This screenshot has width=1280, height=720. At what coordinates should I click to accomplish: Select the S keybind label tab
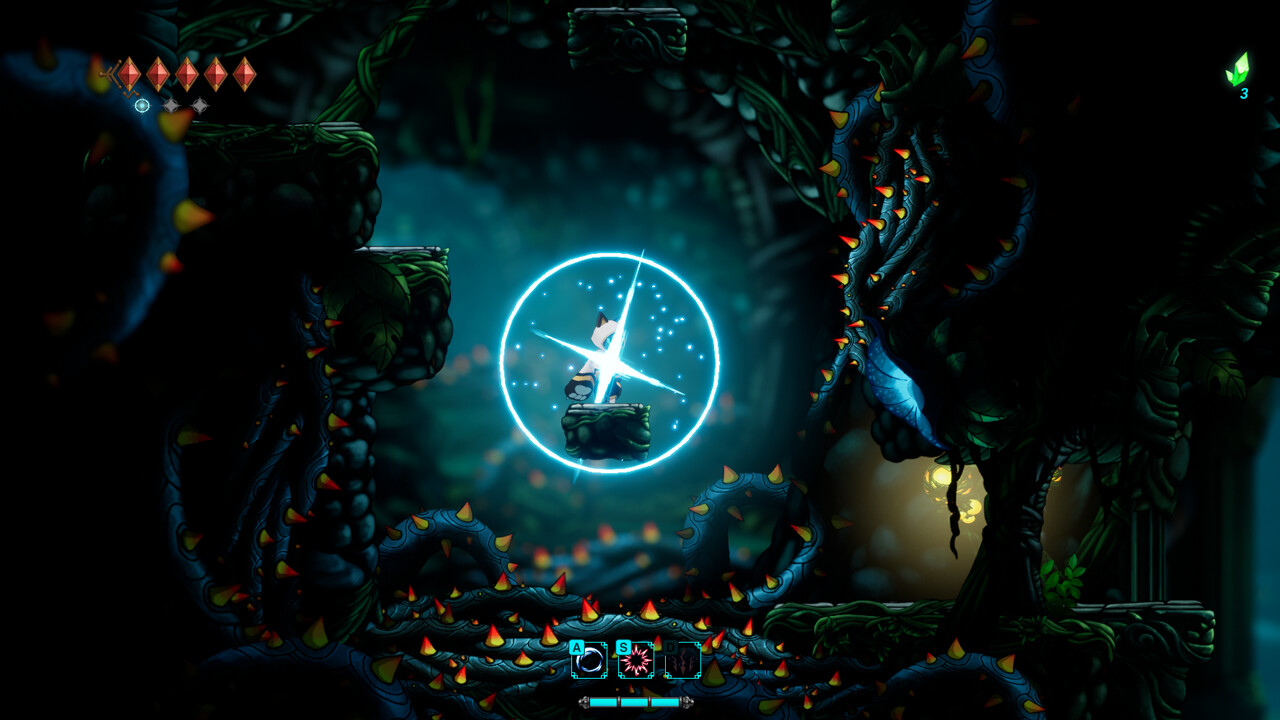coord(623,649)
